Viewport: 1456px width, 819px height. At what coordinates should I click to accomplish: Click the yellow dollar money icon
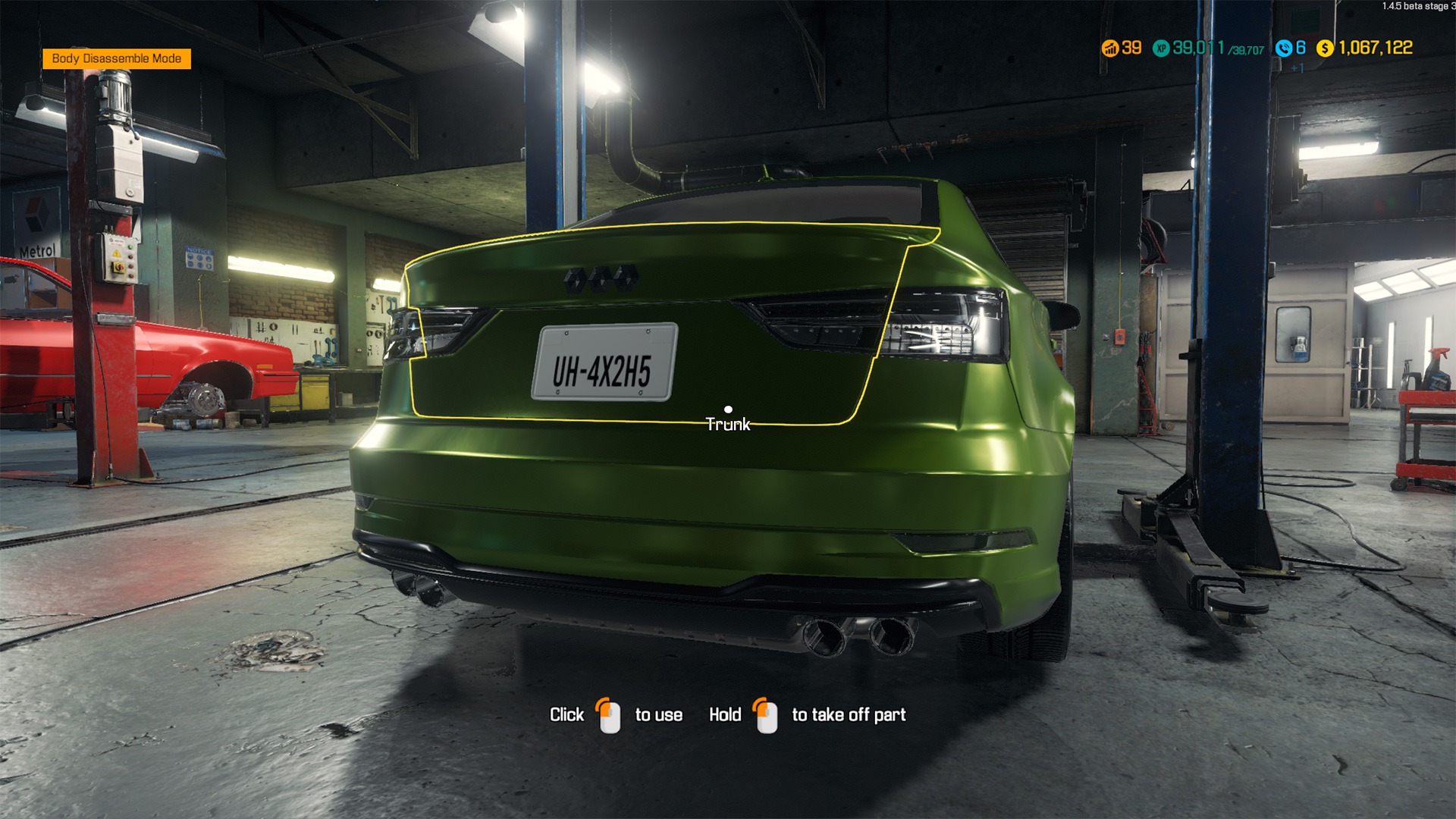point(1325,48)
